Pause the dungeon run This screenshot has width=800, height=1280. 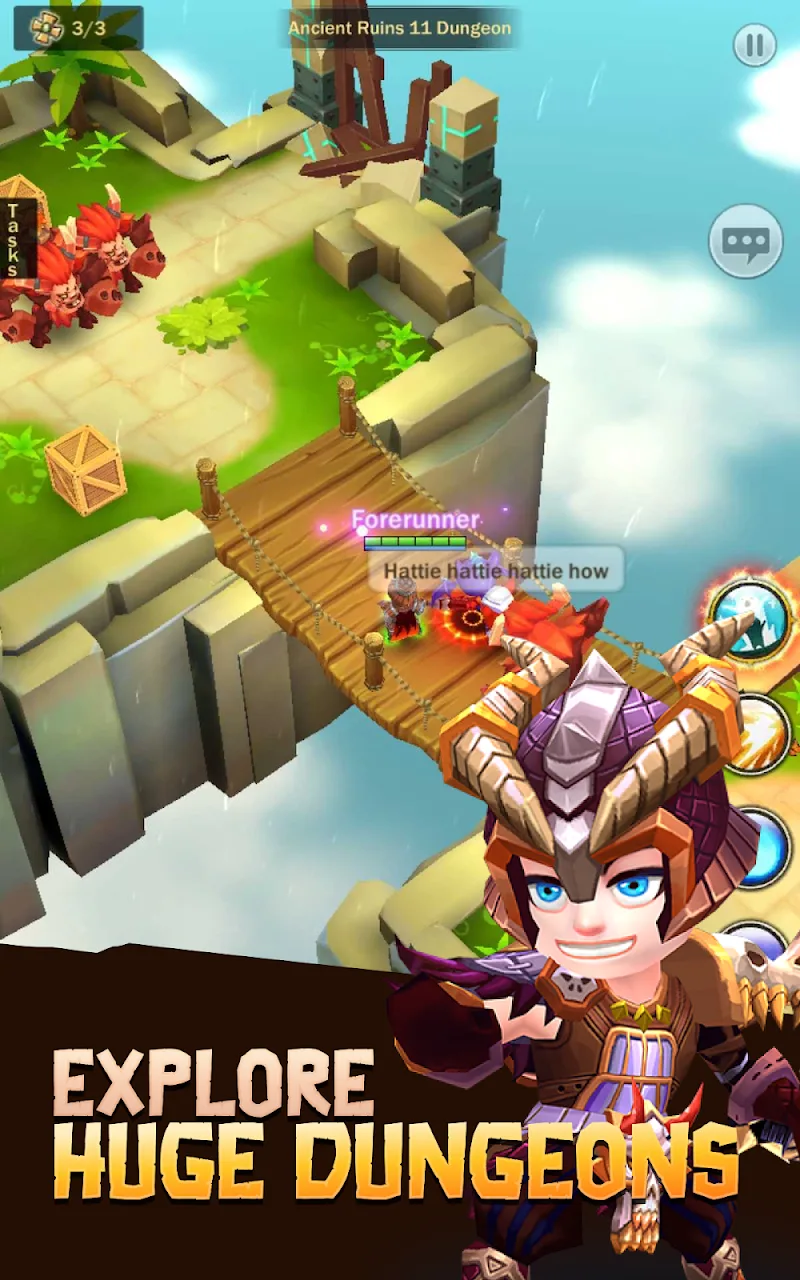pos(755,45)
